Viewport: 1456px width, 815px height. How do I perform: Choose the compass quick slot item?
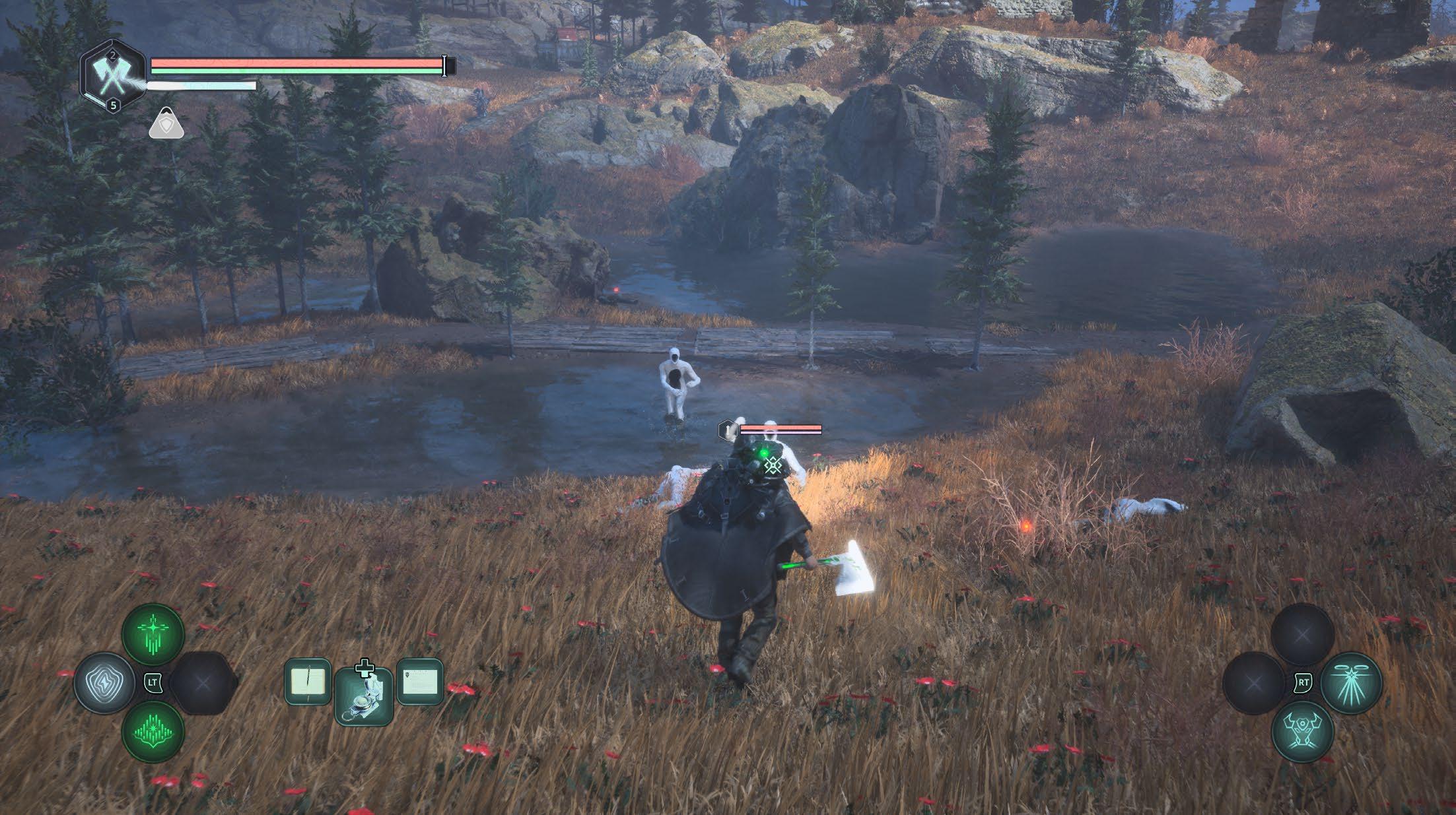[x=364, y=696]
